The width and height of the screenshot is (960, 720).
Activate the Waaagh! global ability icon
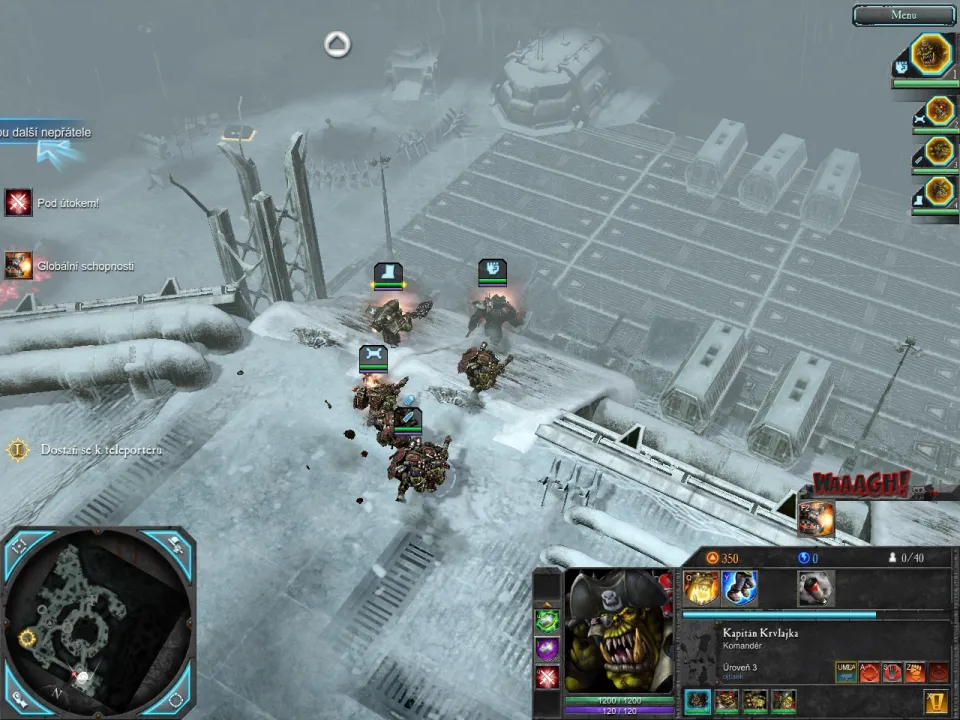(816, 517)
